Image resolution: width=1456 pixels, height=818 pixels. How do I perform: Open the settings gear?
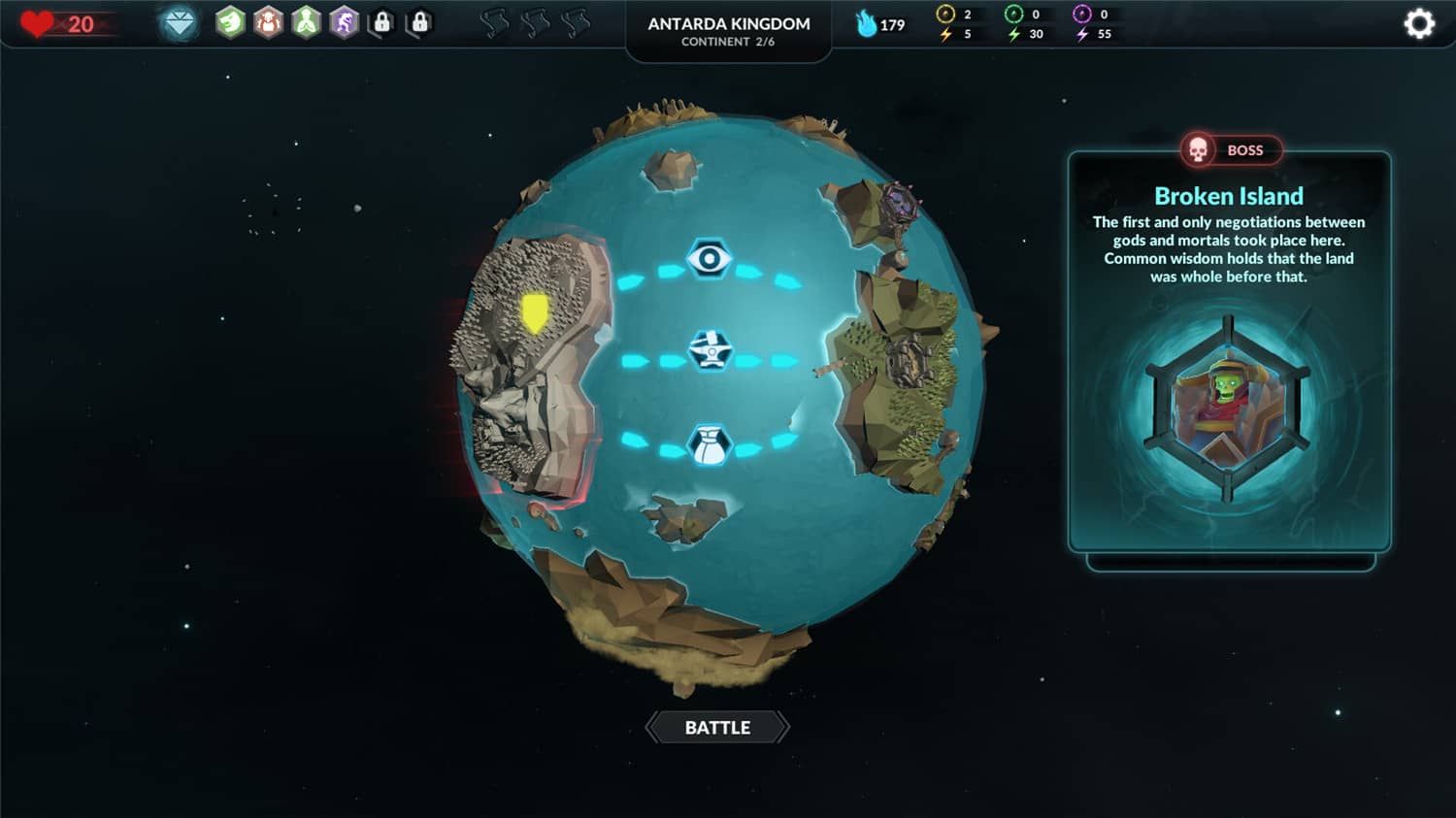pos(1419,23)
